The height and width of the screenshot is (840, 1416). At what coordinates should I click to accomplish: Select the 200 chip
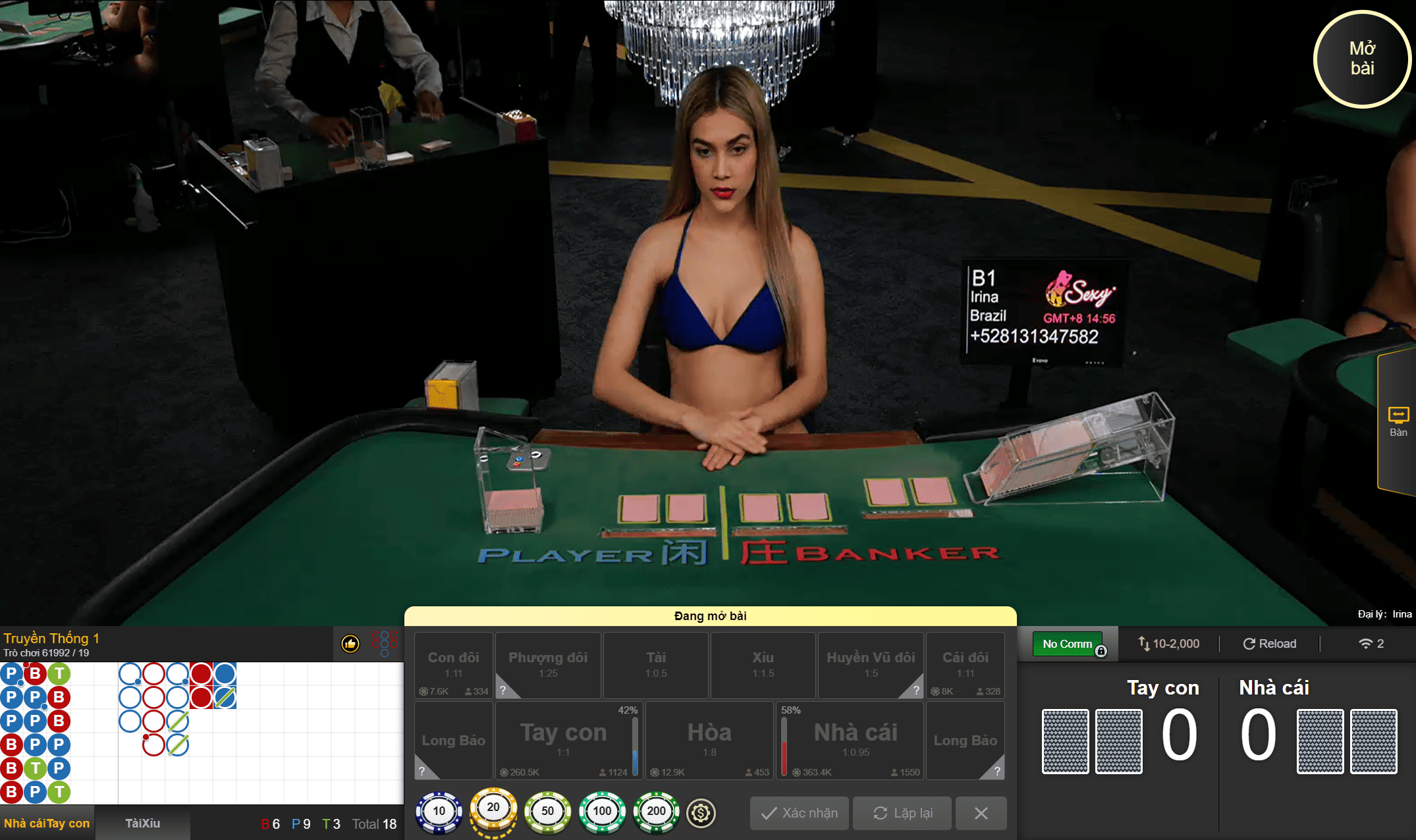click(656, 812)
